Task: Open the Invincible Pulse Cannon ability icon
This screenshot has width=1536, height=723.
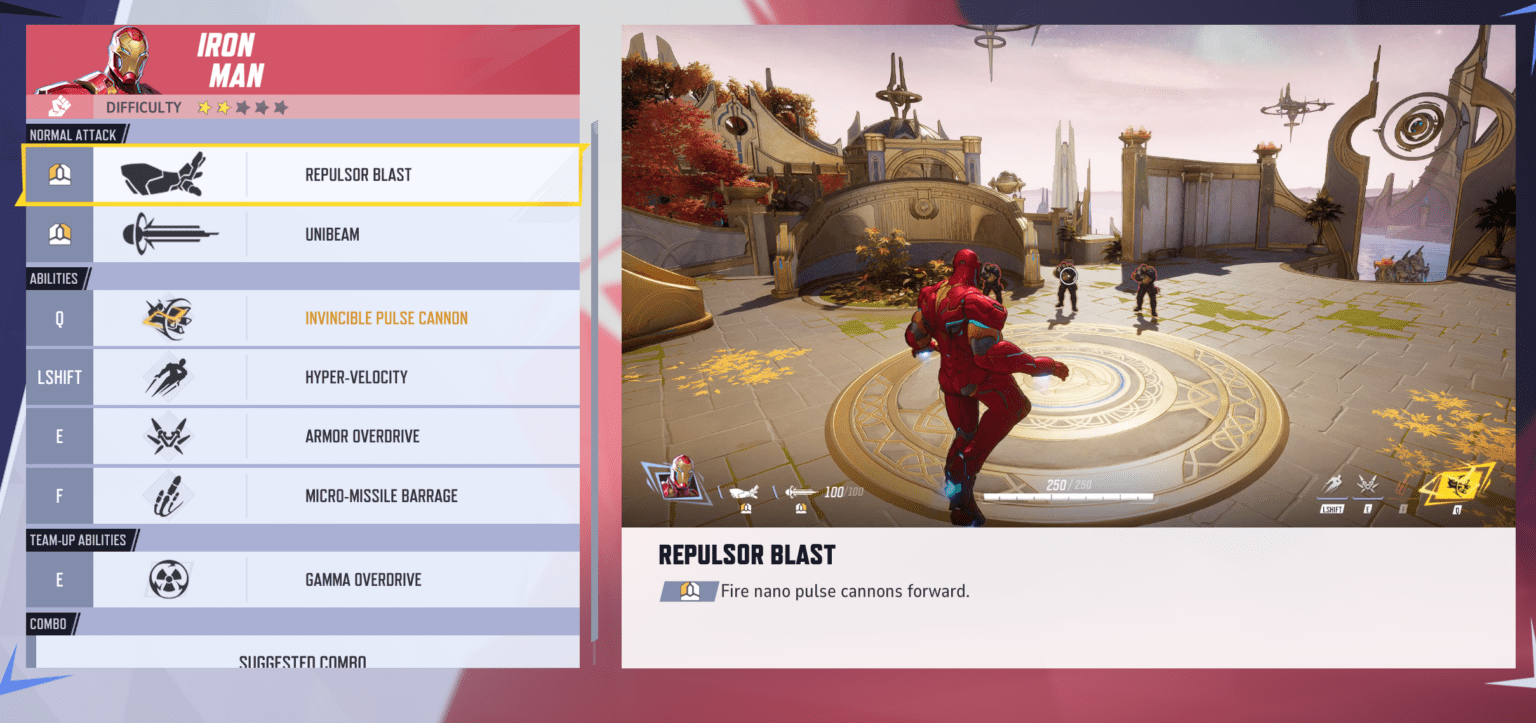Action: coord(166,317)
